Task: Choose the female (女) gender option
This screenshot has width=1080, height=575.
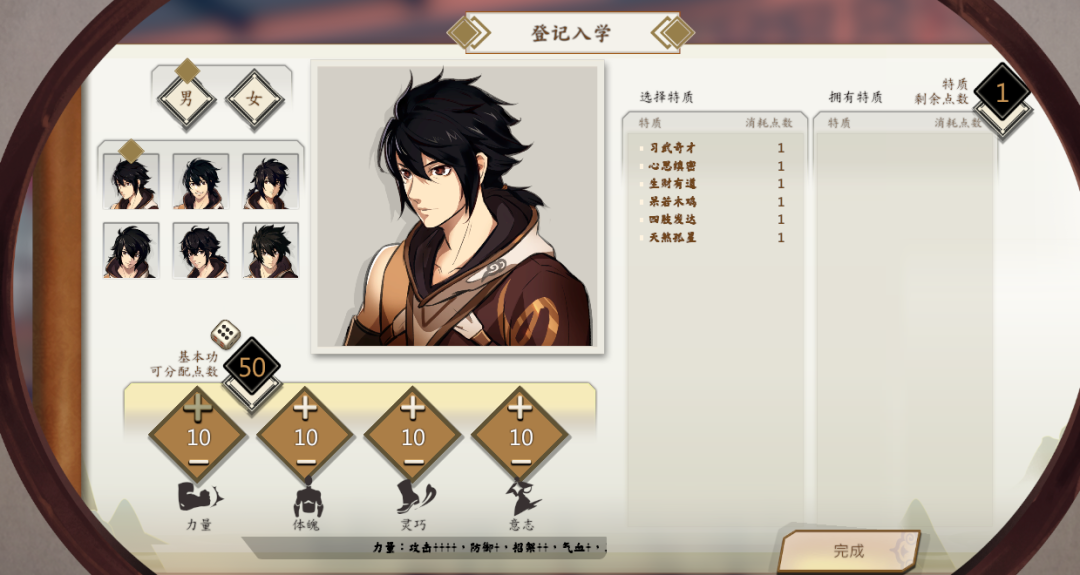Action: [254, 99]
